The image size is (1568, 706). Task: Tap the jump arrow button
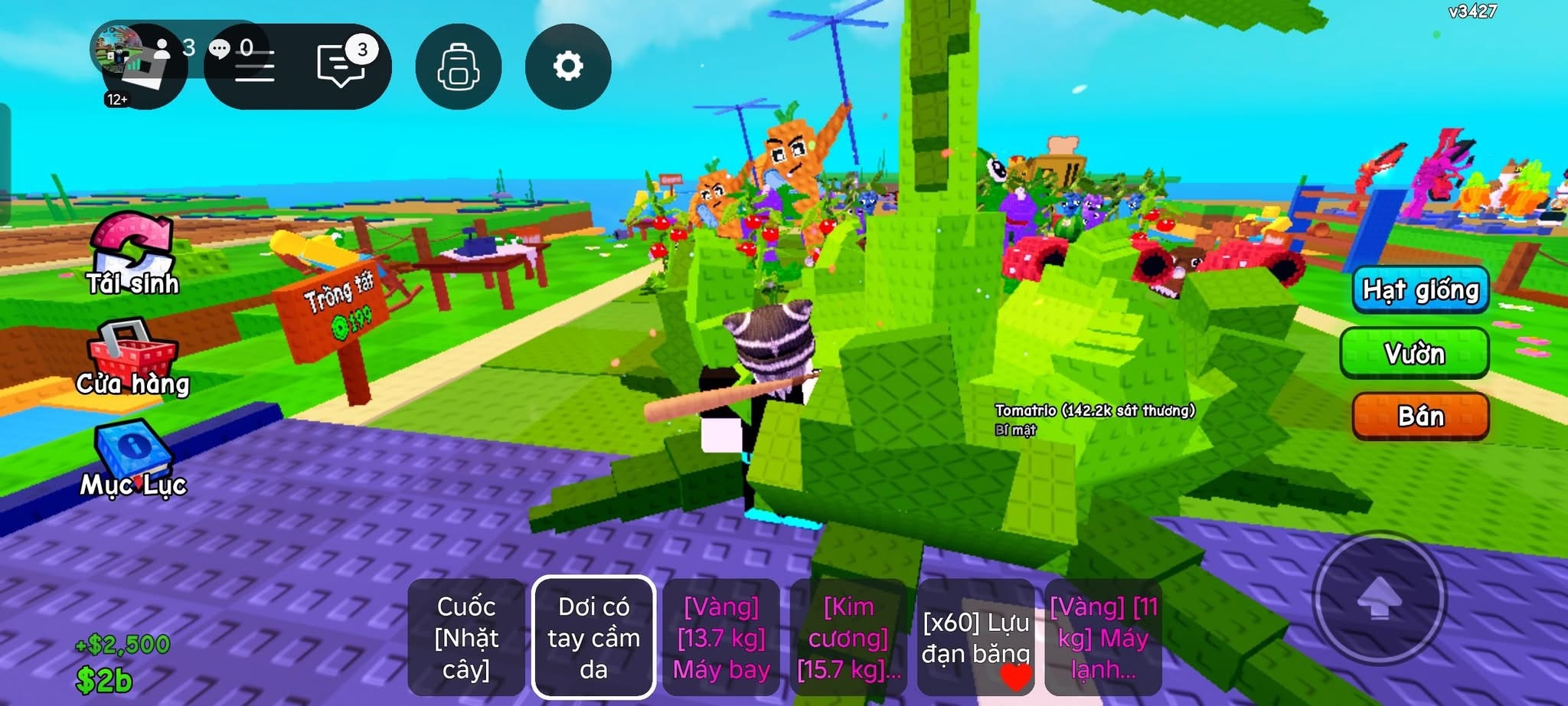pos(1379,598)
